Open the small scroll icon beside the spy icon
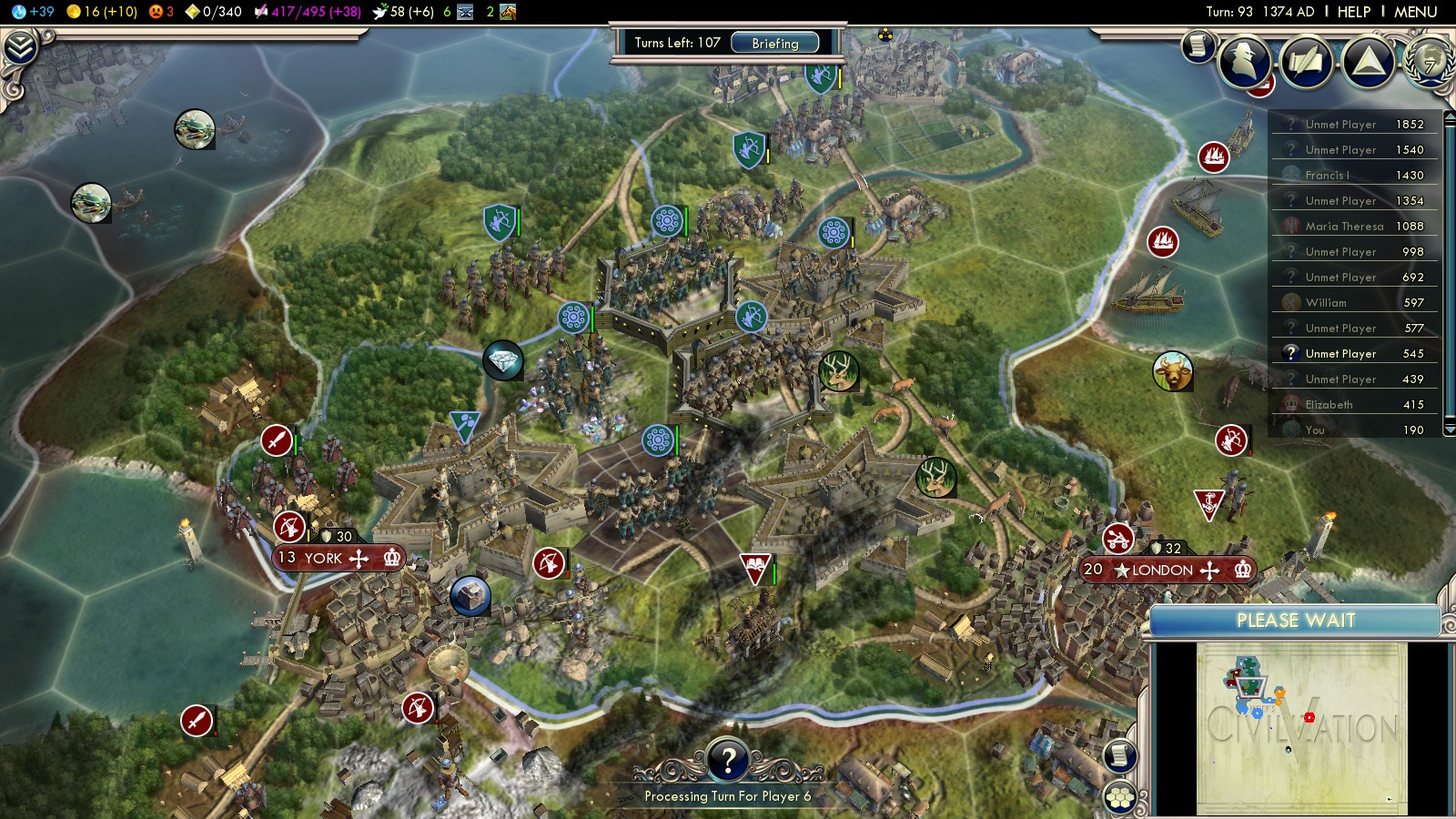 pos(1198,45)
